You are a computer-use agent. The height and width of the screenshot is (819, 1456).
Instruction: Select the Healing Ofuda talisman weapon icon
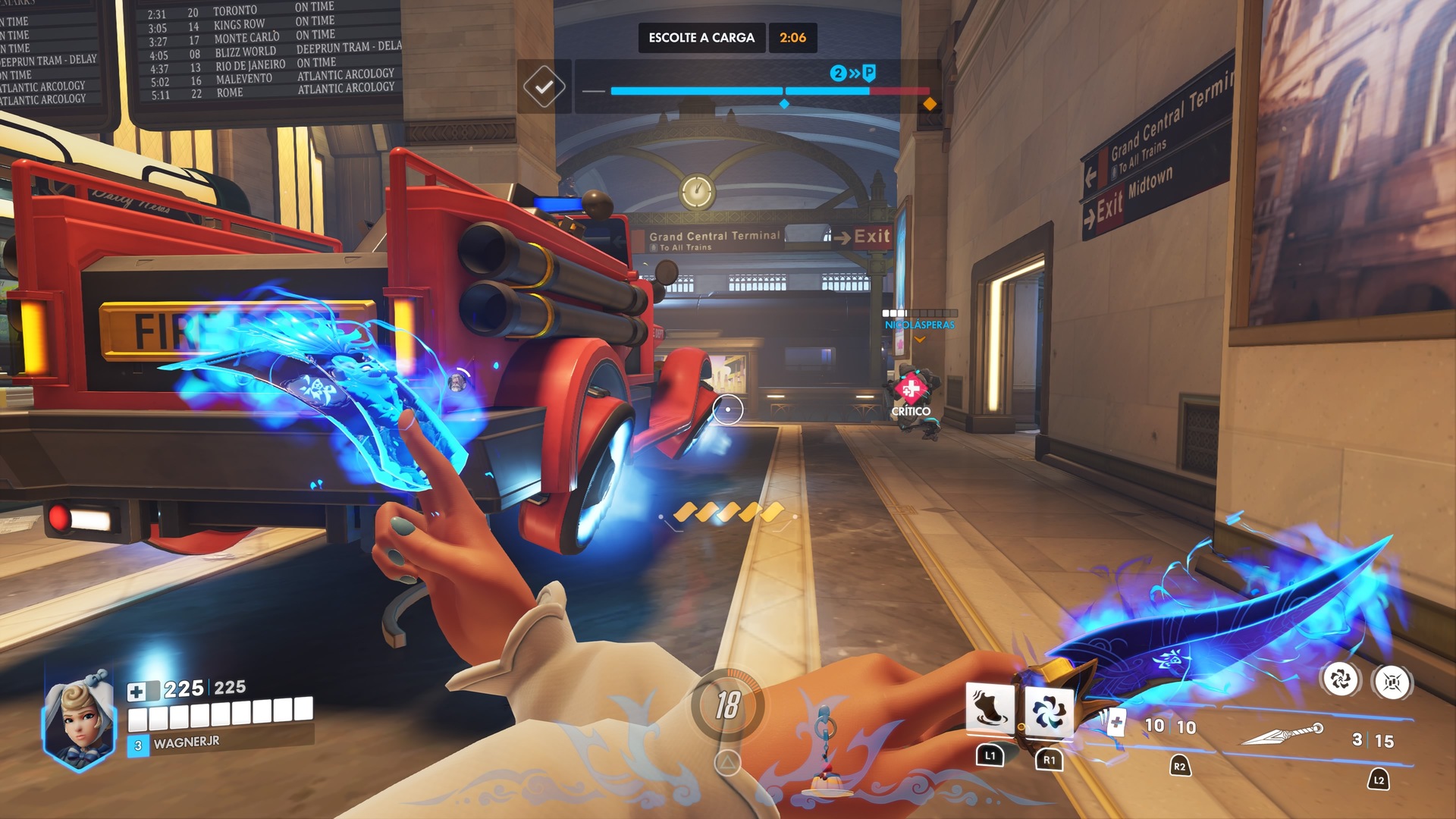pos(1112,721)
